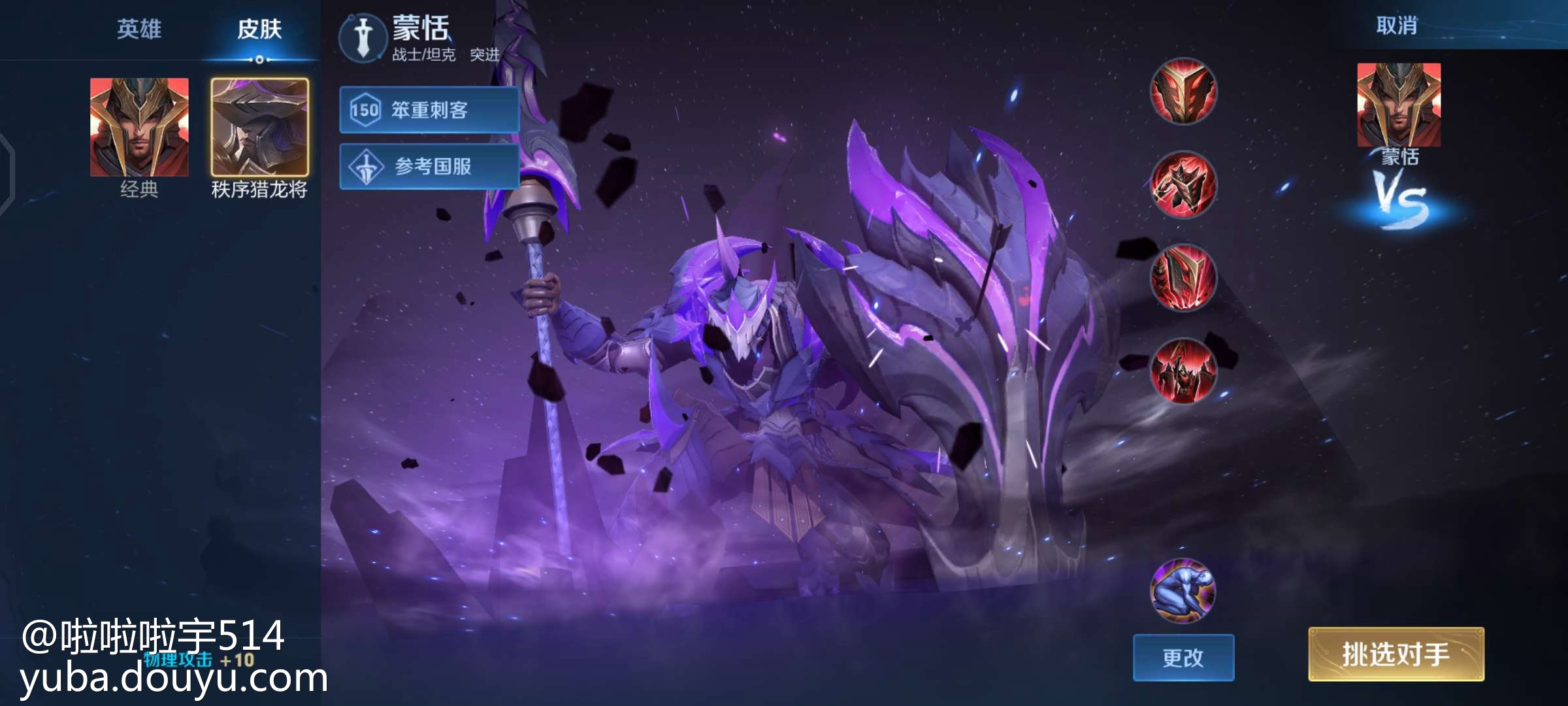
Task: View the fourth skill icon with charging warrior
Action: (x=1183, y=371)
